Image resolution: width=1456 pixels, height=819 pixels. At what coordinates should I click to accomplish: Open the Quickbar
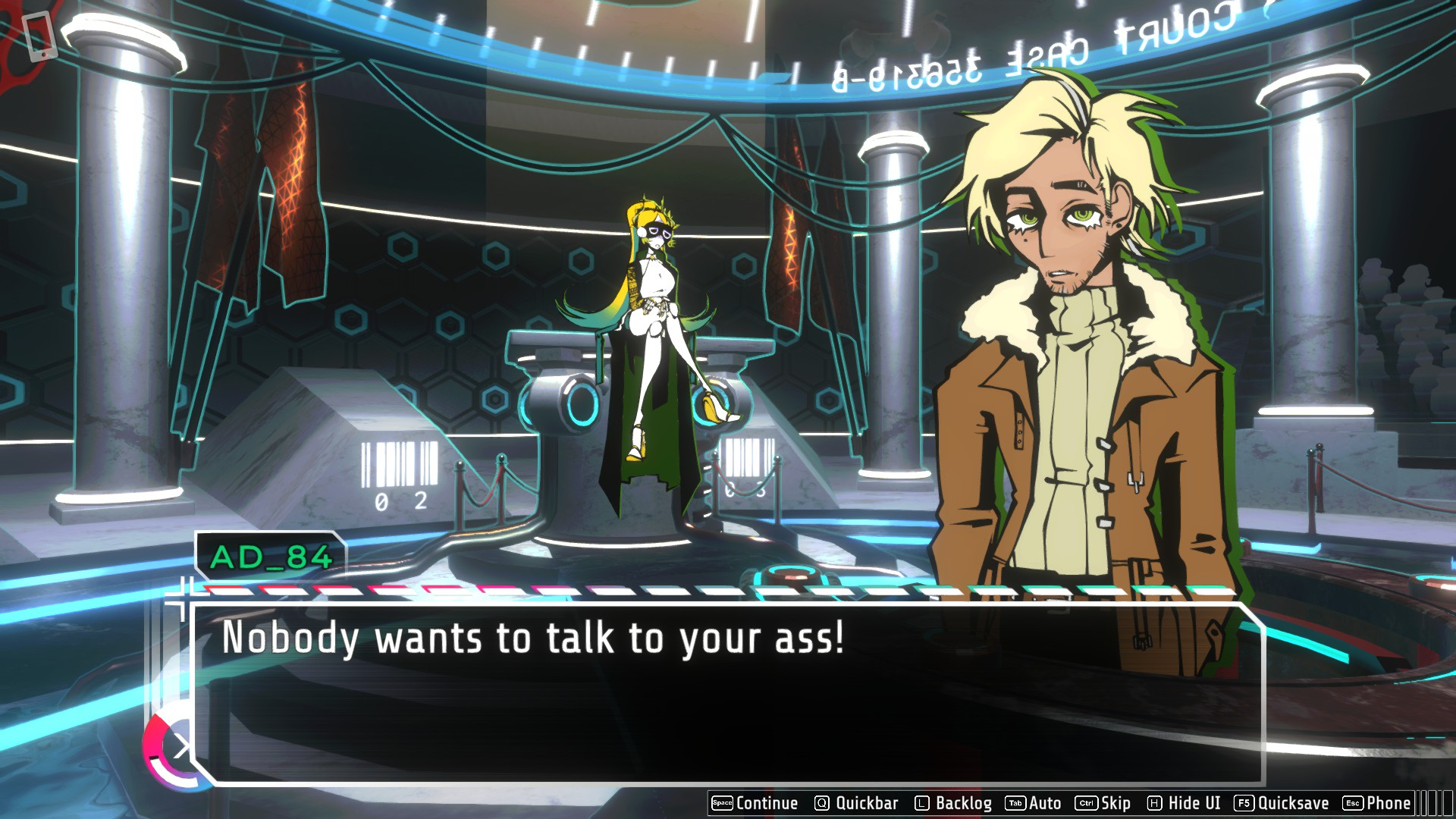tap(856, 803)
